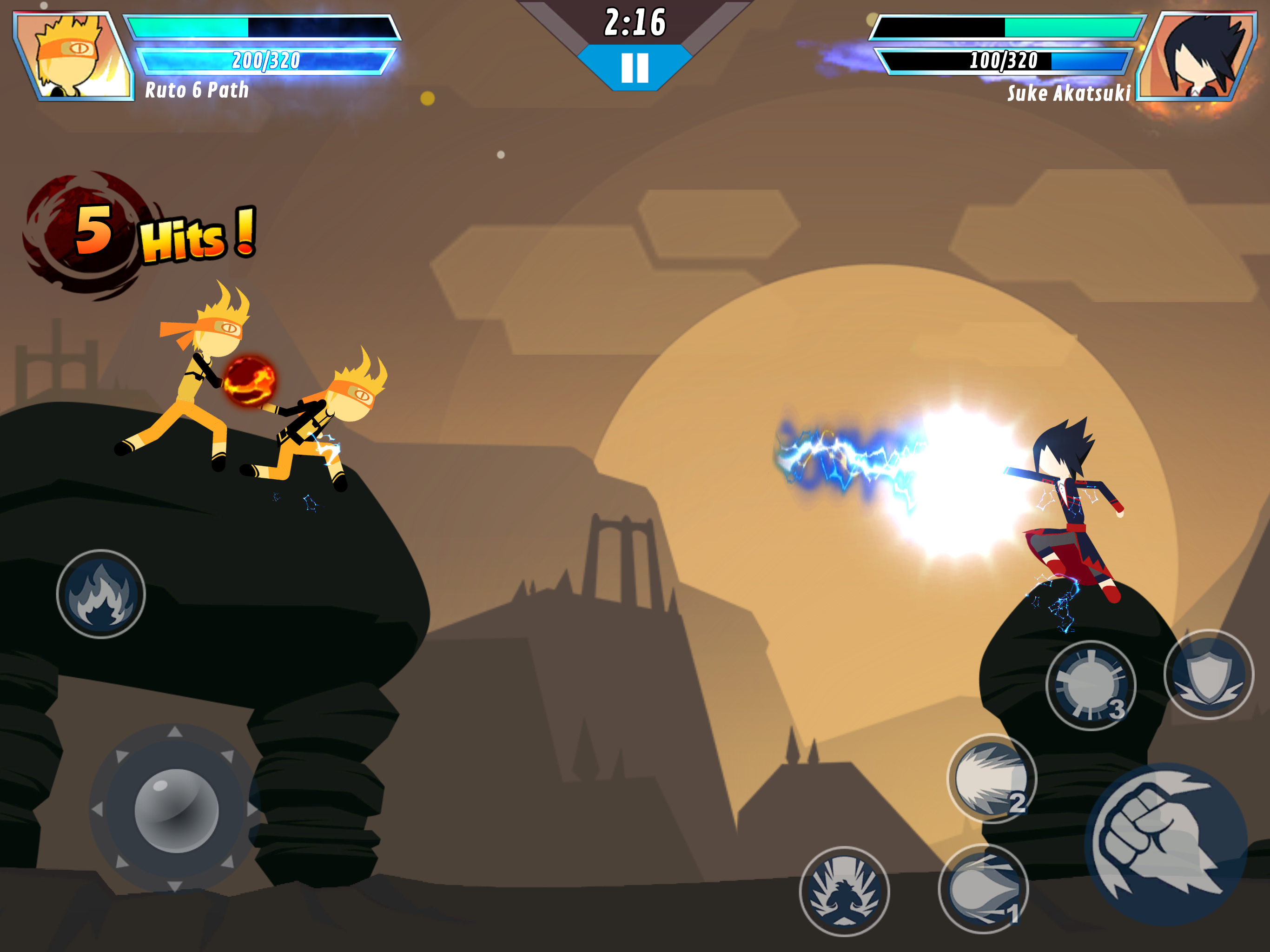
Task: Pause the fight with the pause button
Action: point(635,68)
